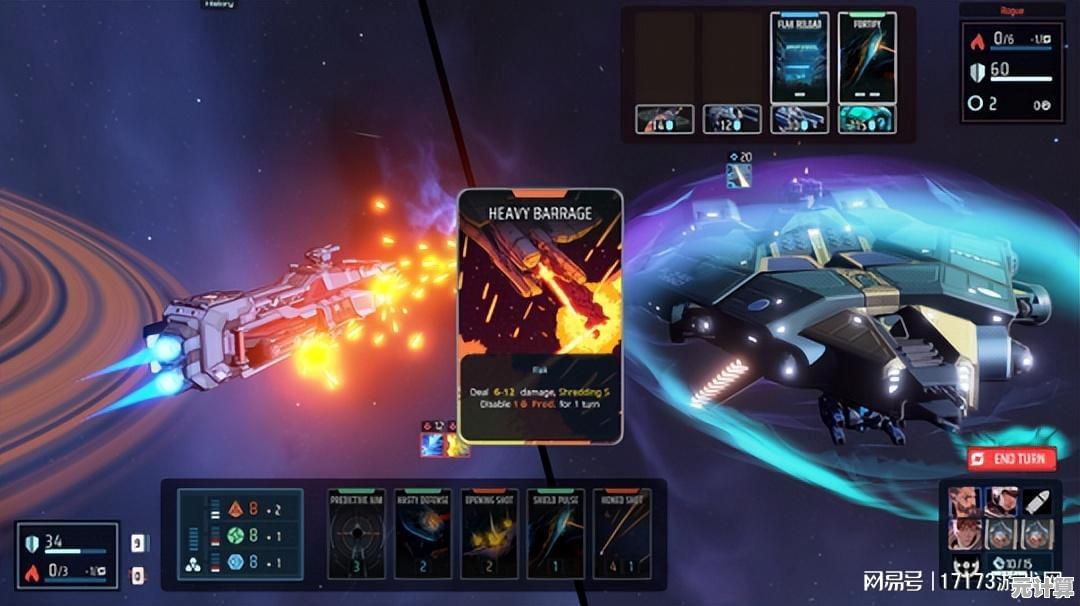Select the Hasty Defense card

423,533
